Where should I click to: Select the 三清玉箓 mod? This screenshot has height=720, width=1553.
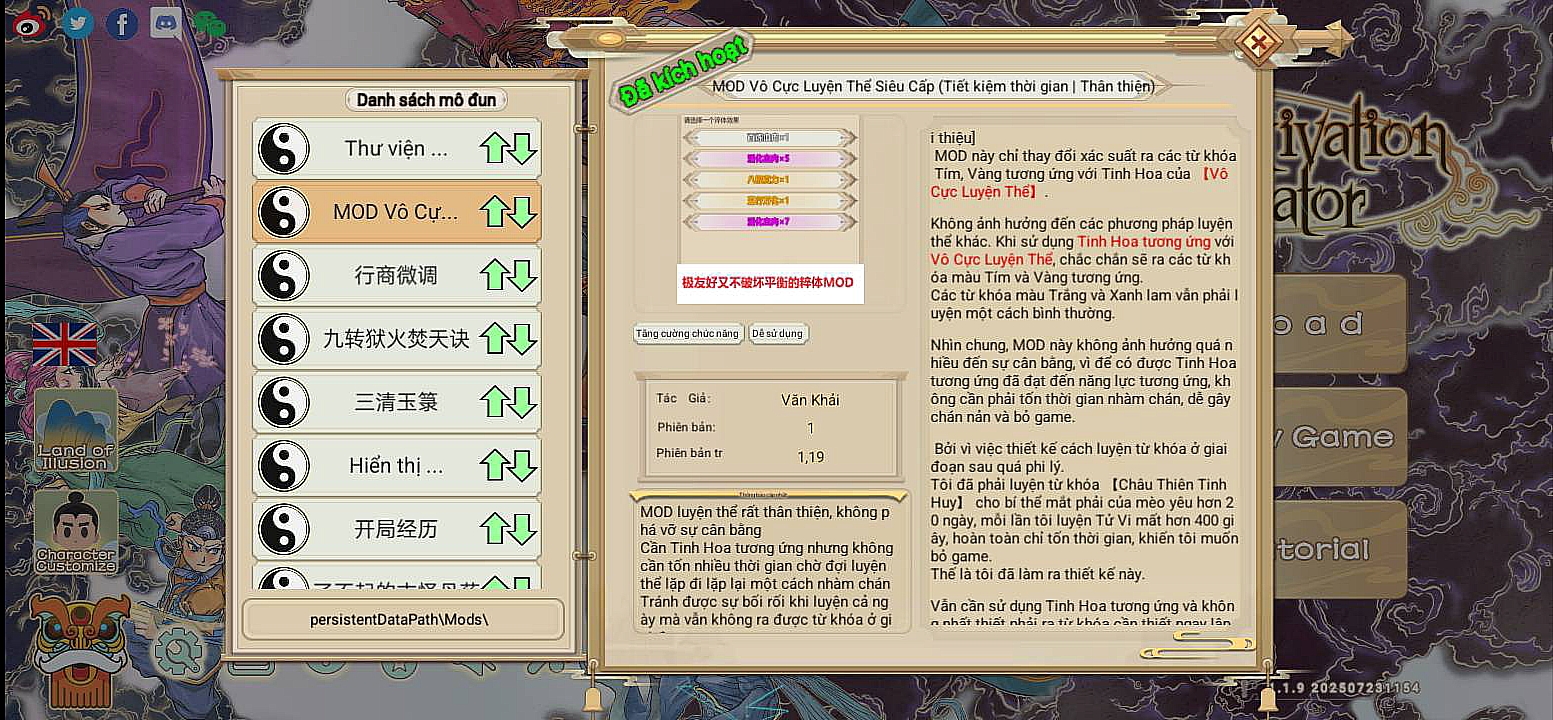(x=396, y=402)
